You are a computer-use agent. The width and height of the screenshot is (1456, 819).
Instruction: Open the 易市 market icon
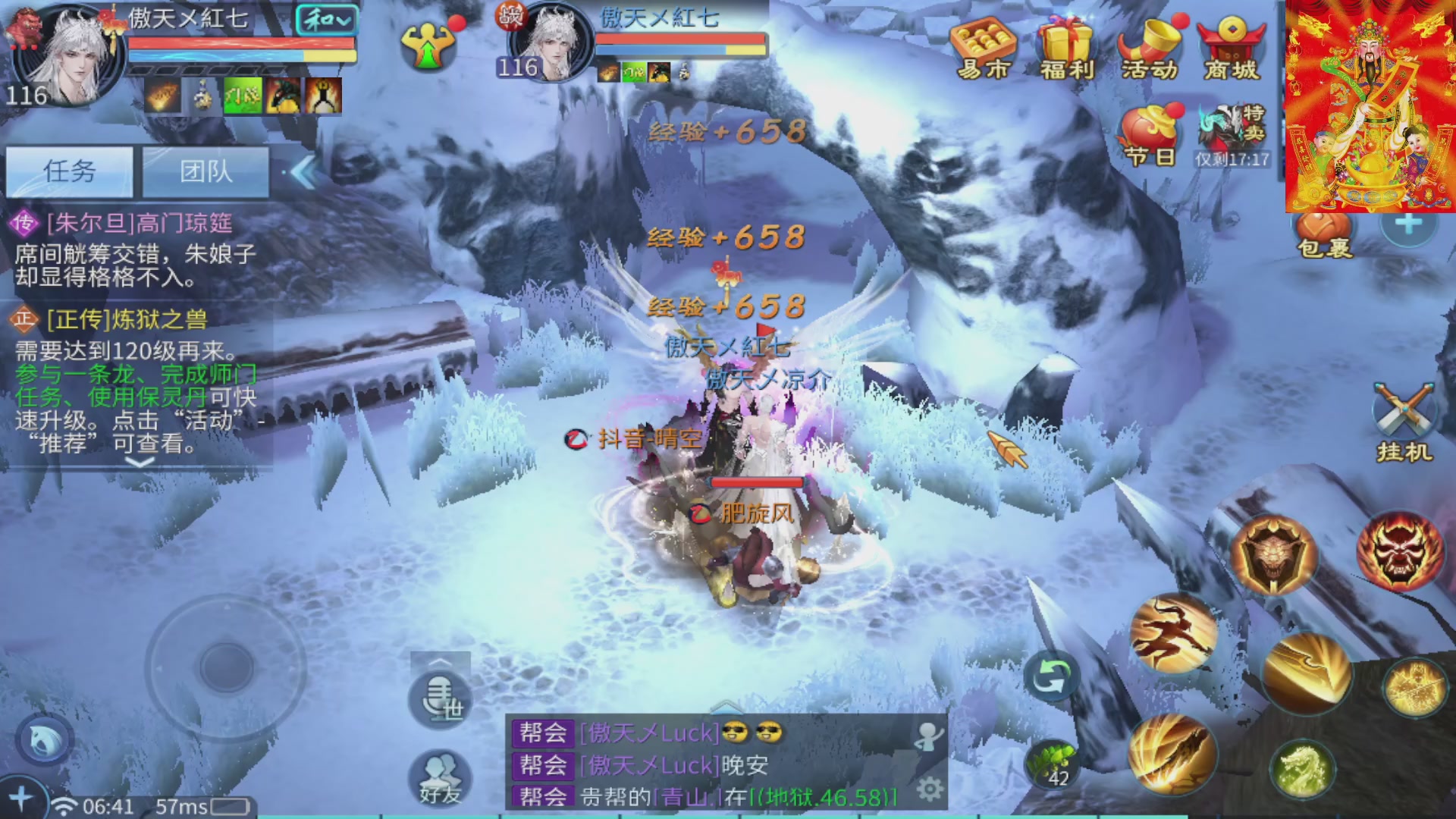983,49
